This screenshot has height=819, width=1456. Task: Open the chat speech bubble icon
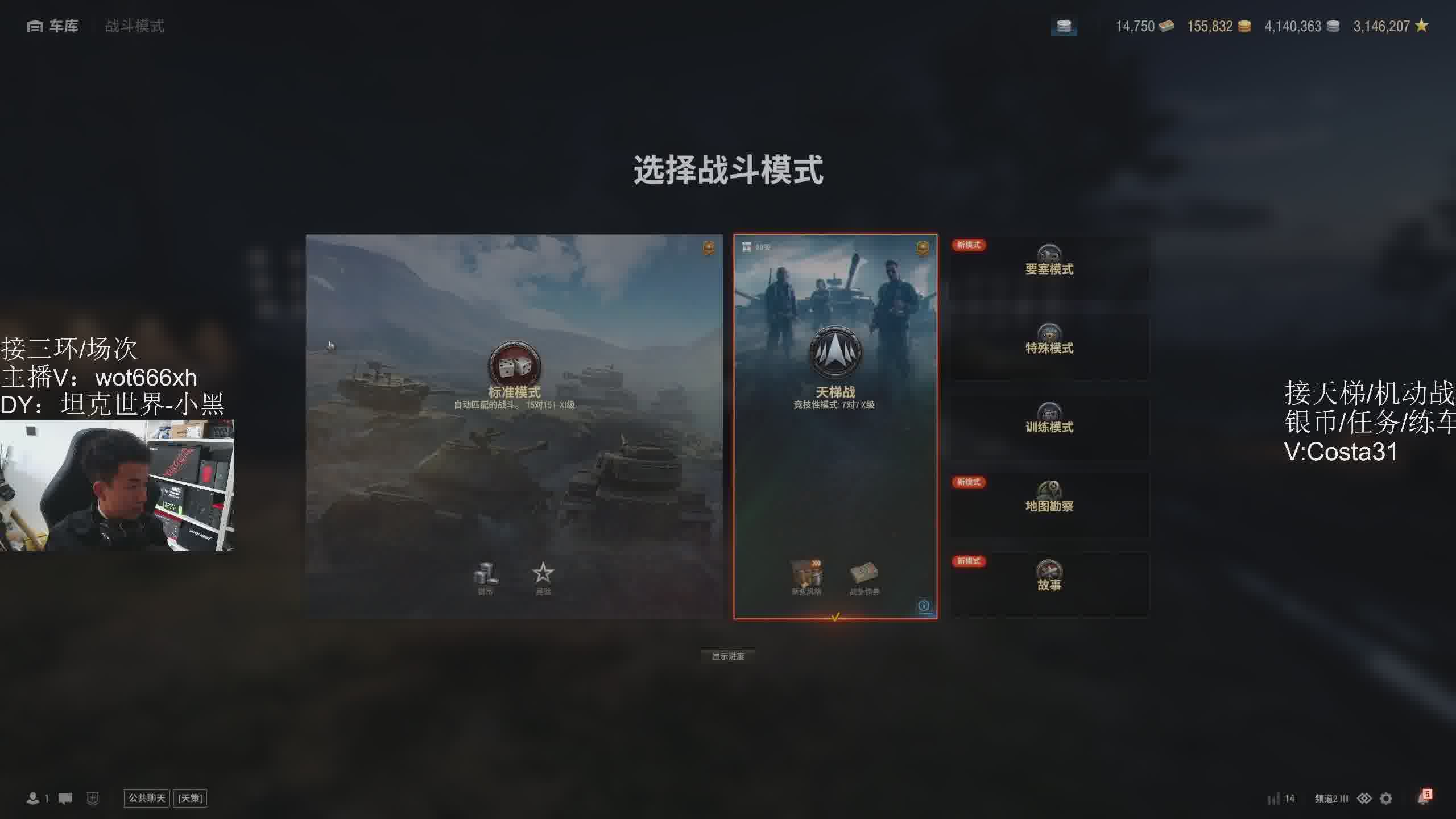point(65,799)
